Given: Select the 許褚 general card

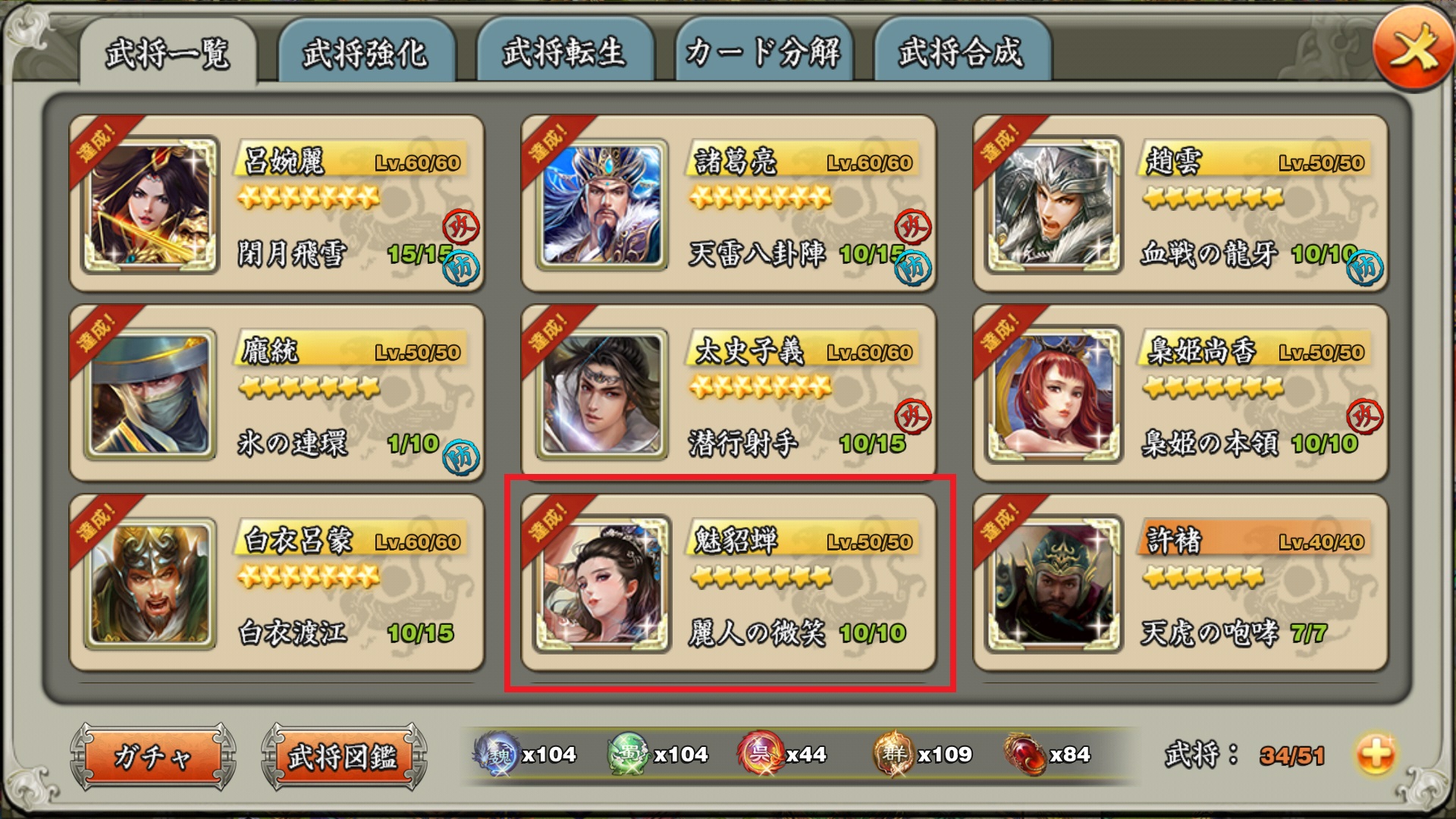Looking at the screenshot, I should pyautogui.click(x=1180, y=582).
